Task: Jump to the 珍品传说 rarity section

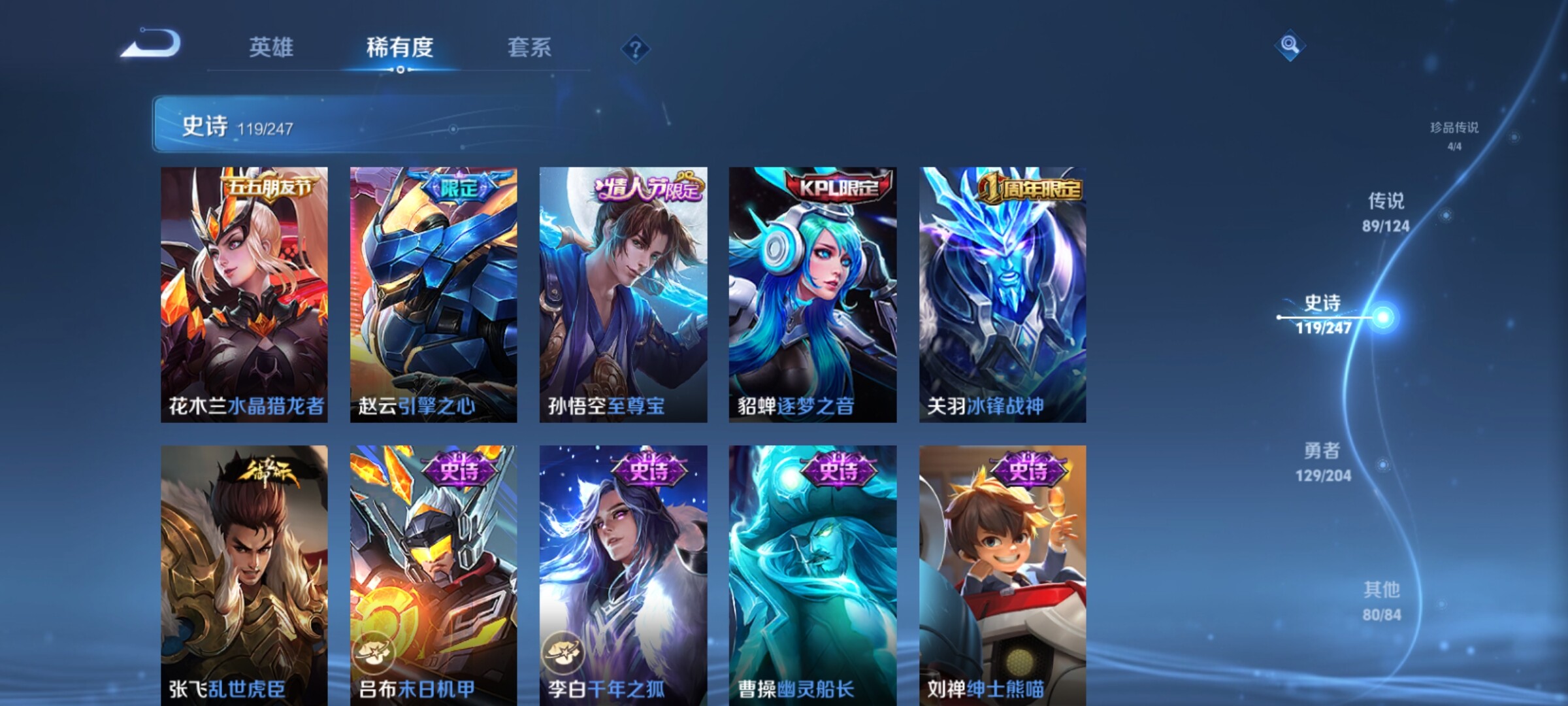Action: 1454,135
